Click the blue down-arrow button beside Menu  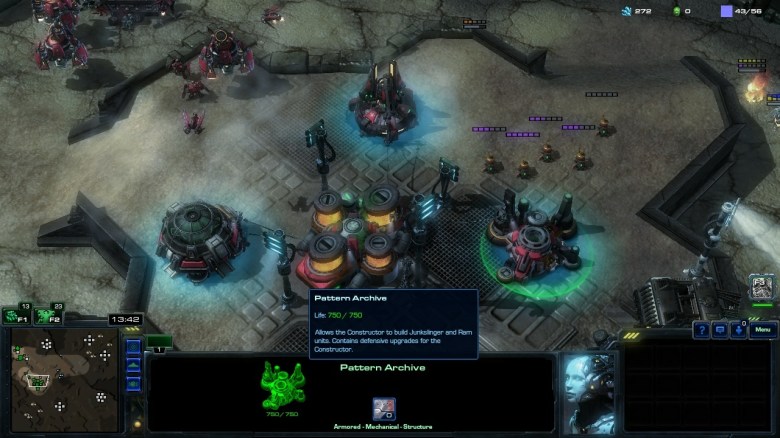pos(738,330)
